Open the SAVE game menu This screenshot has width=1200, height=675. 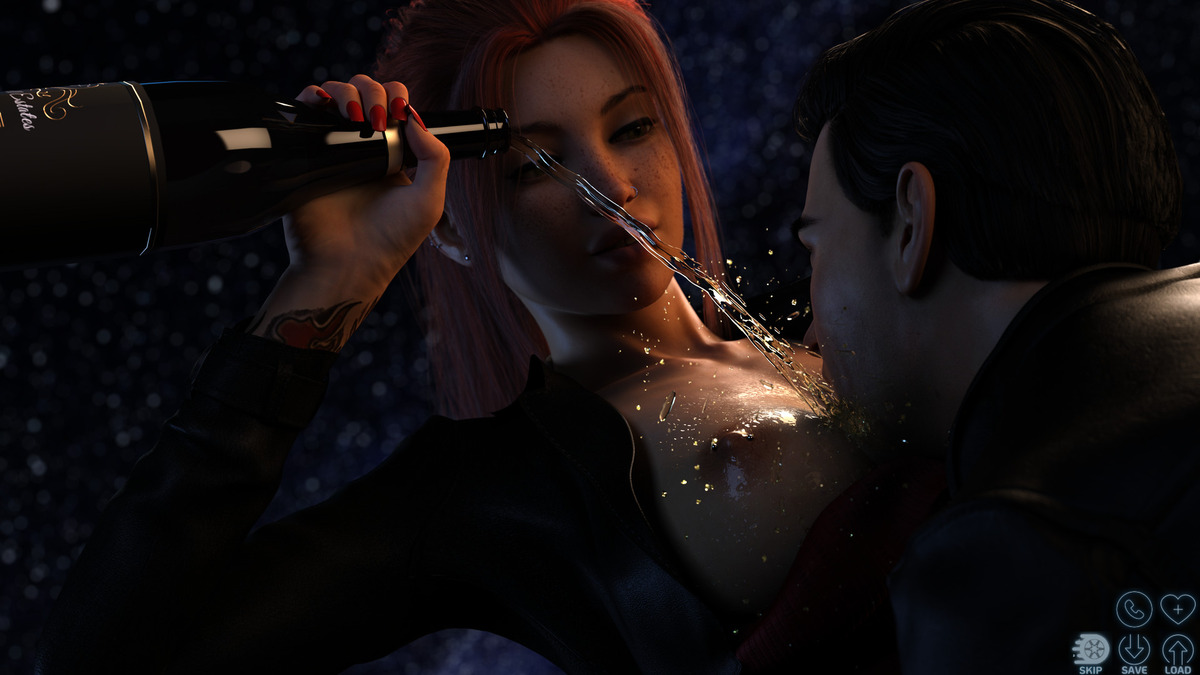1134,649
